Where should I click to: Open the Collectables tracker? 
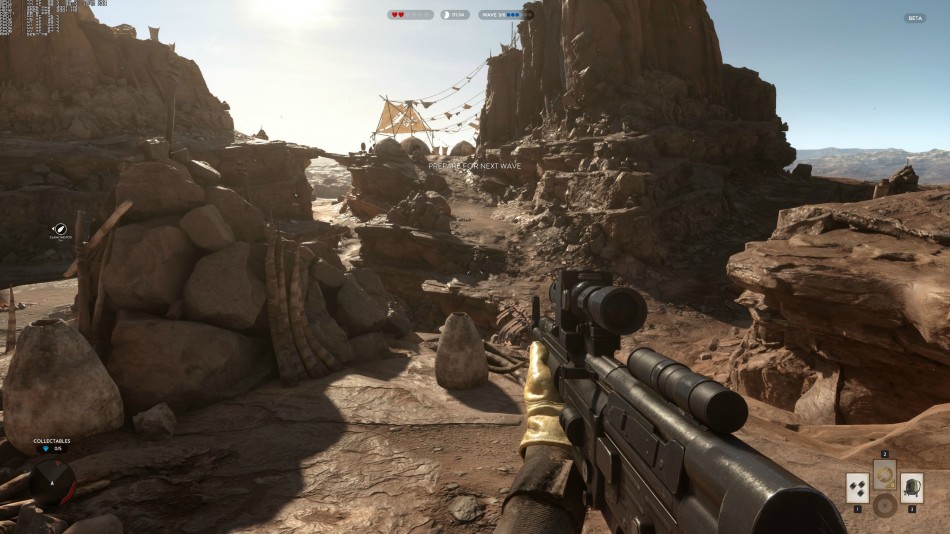click(x=52, y=444)
